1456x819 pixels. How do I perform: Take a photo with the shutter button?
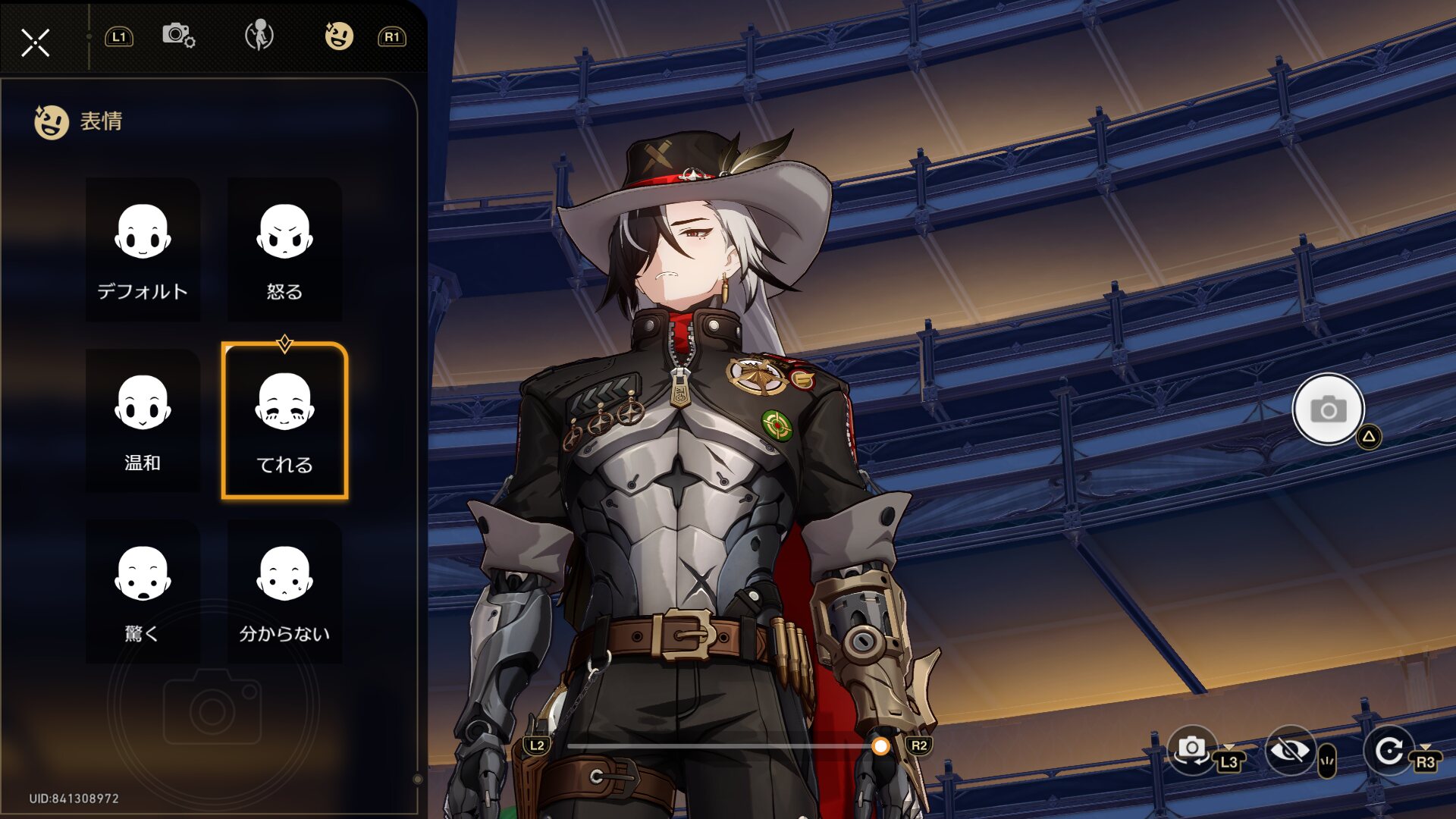[x=1328, y=409]
